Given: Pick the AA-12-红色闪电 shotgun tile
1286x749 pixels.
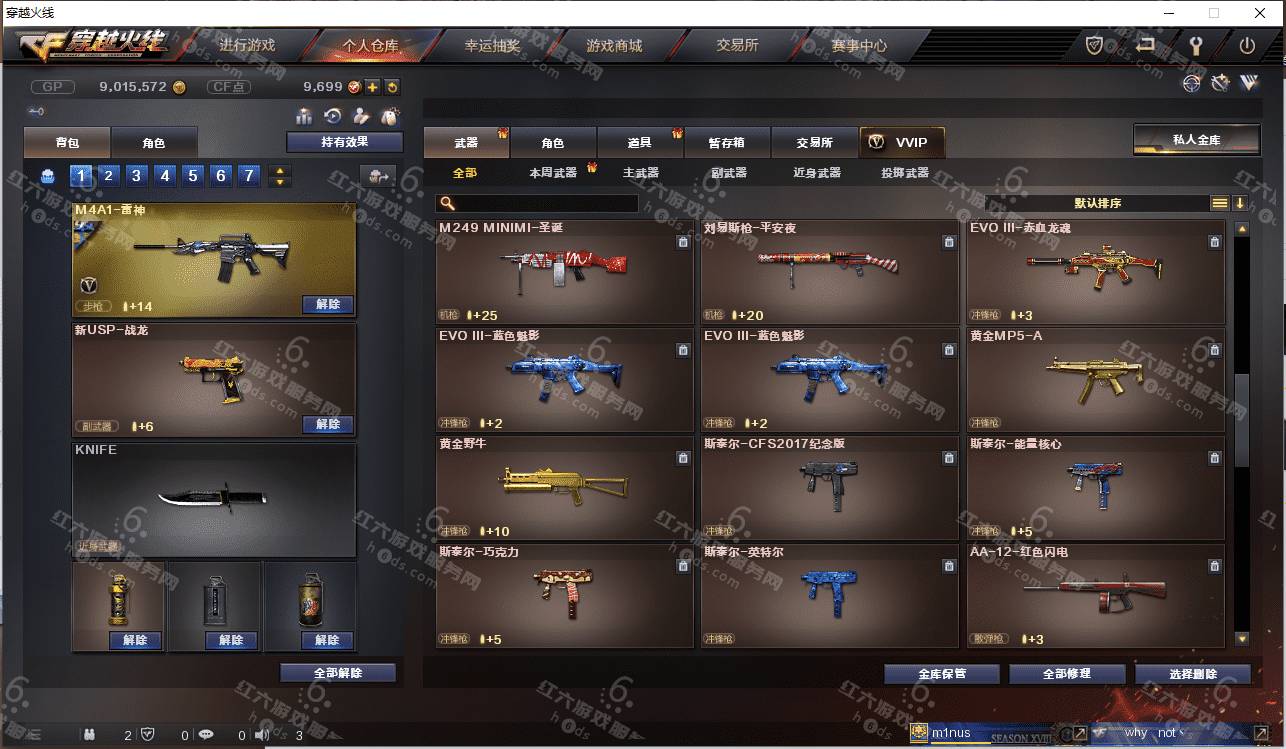Looking at the screenshot, I should 1095,595.
